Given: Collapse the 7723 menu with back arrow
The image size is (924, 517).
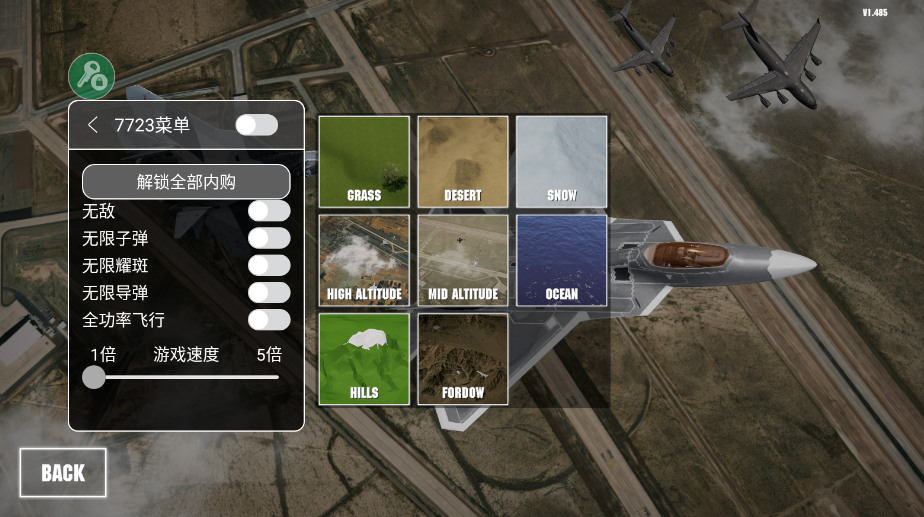Looking at the screenshot, I should (x=93, y=125).
